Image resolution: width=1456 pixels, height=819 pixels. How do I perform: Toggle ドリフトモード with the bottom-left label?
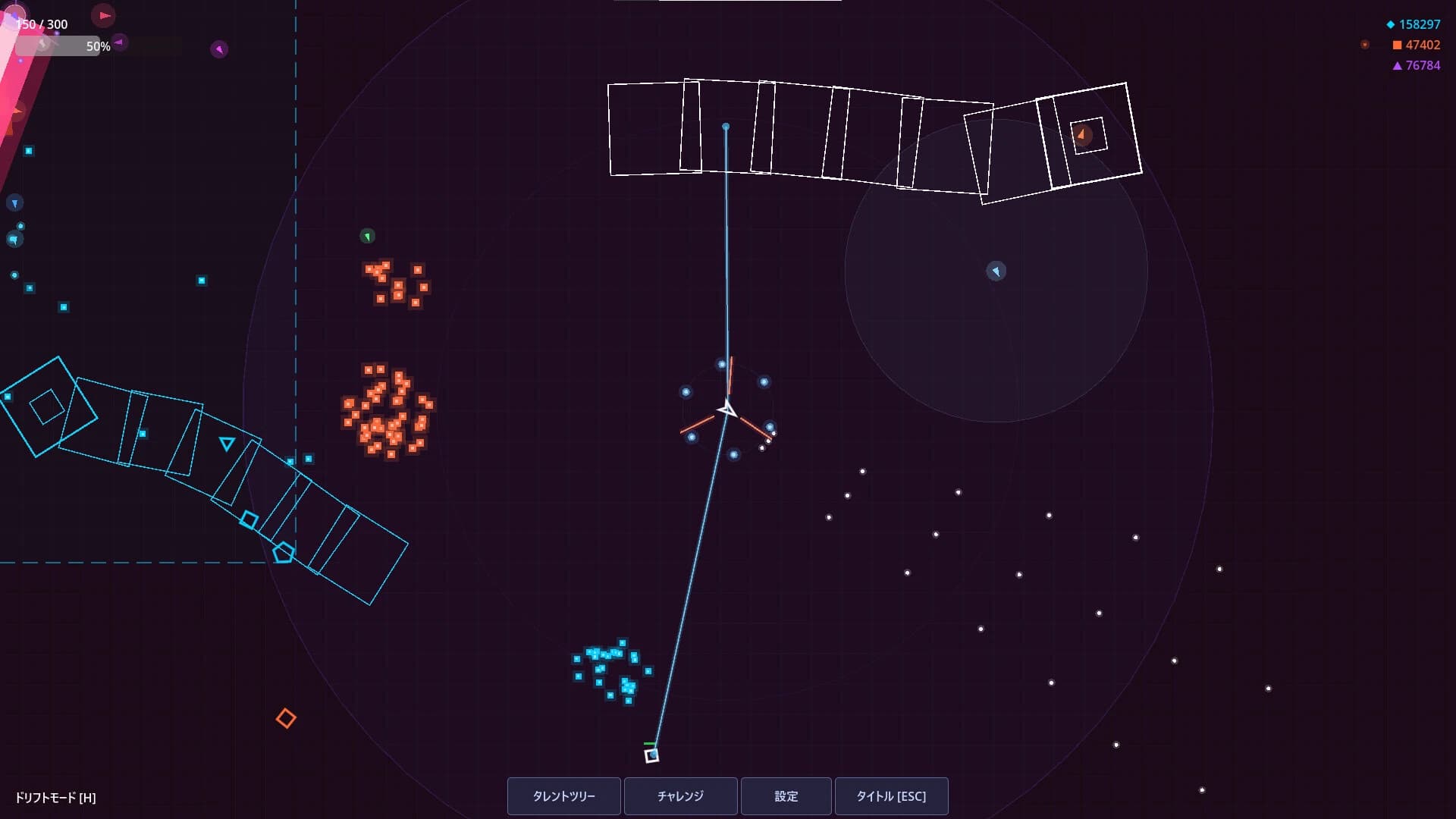[53, 798]
